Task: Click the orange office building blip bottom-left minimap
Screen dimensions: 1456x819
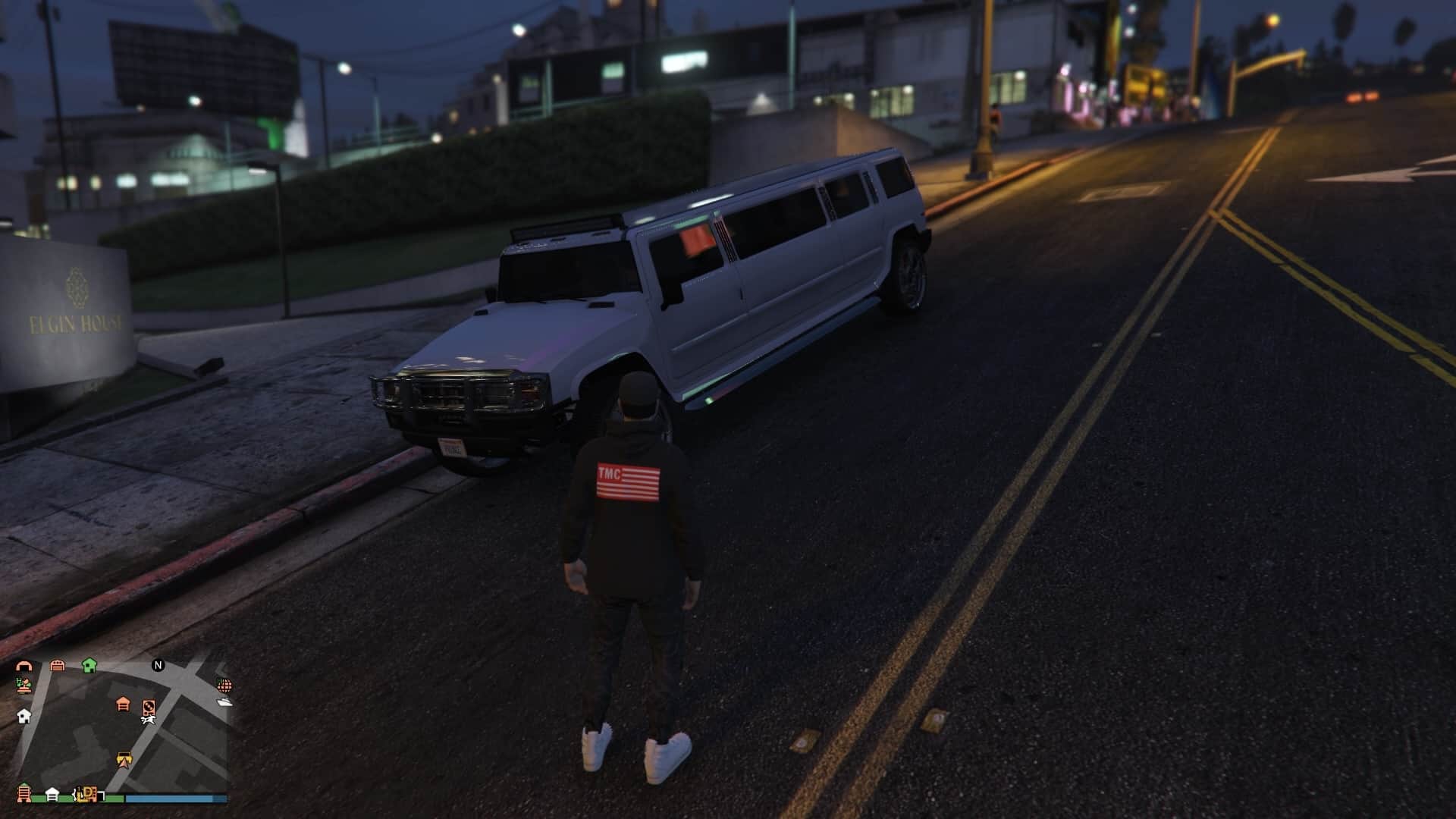Action: (24, 793)
